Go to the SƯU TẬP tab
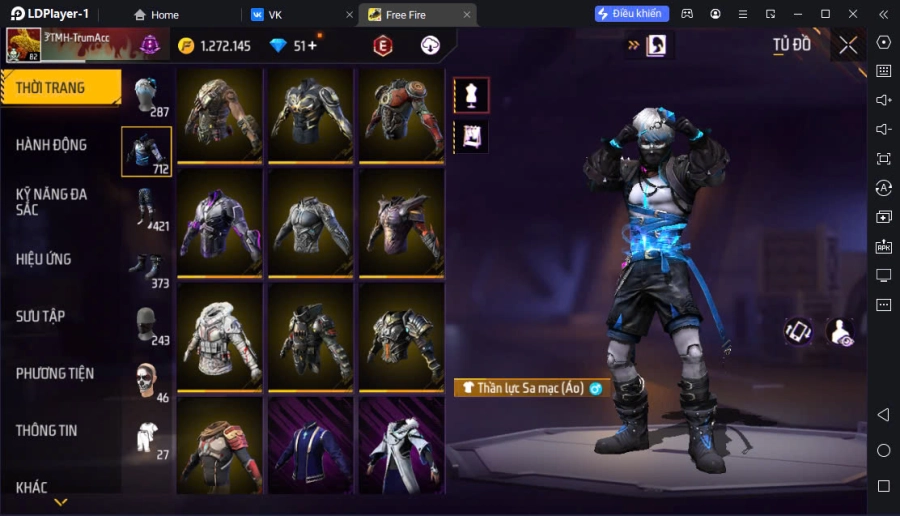This screenshot has height=516, width=900. (x=41, y=316)
